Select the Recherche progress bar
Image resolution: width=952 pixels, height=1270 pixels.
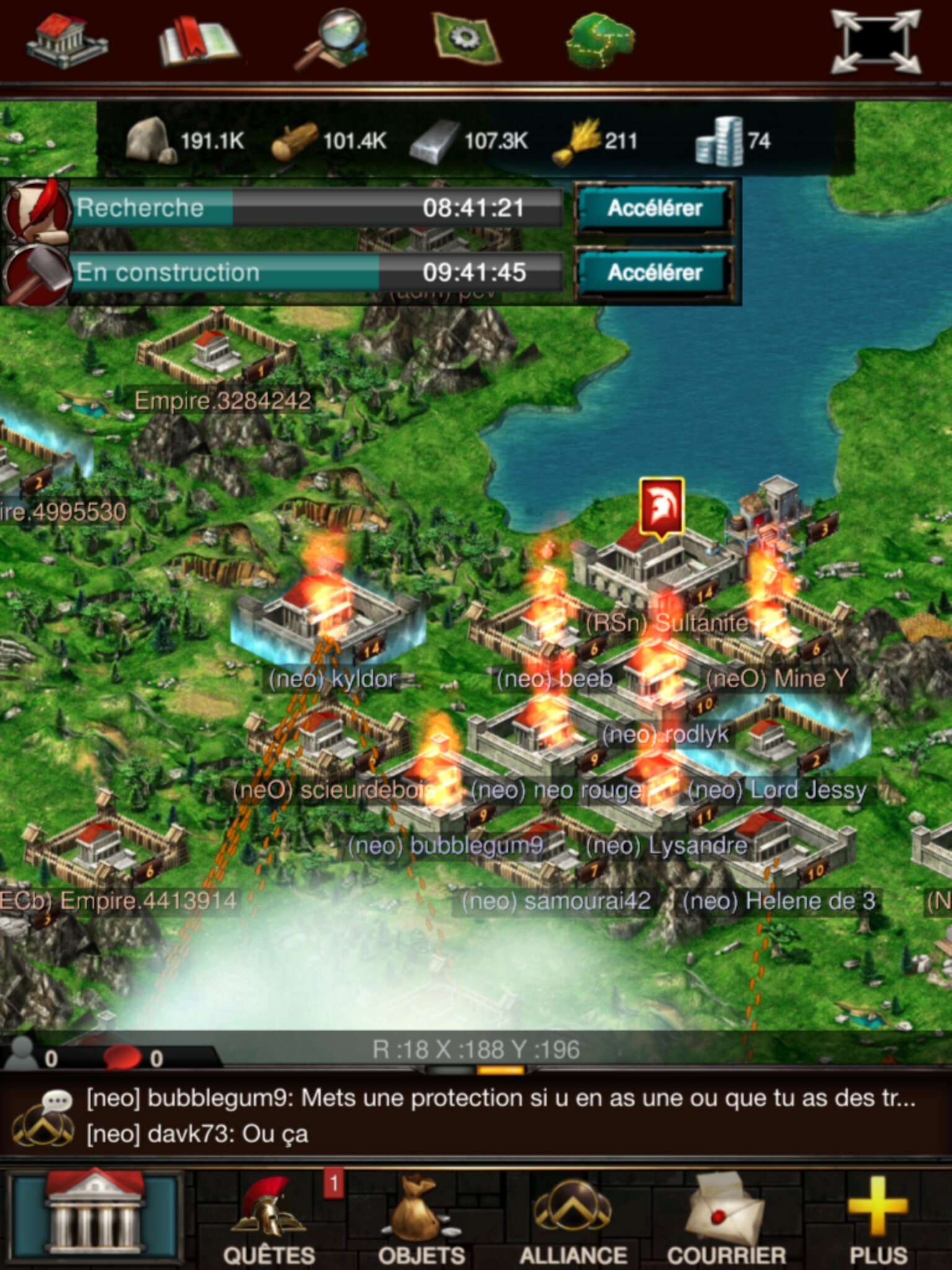[x=316, y=208]
